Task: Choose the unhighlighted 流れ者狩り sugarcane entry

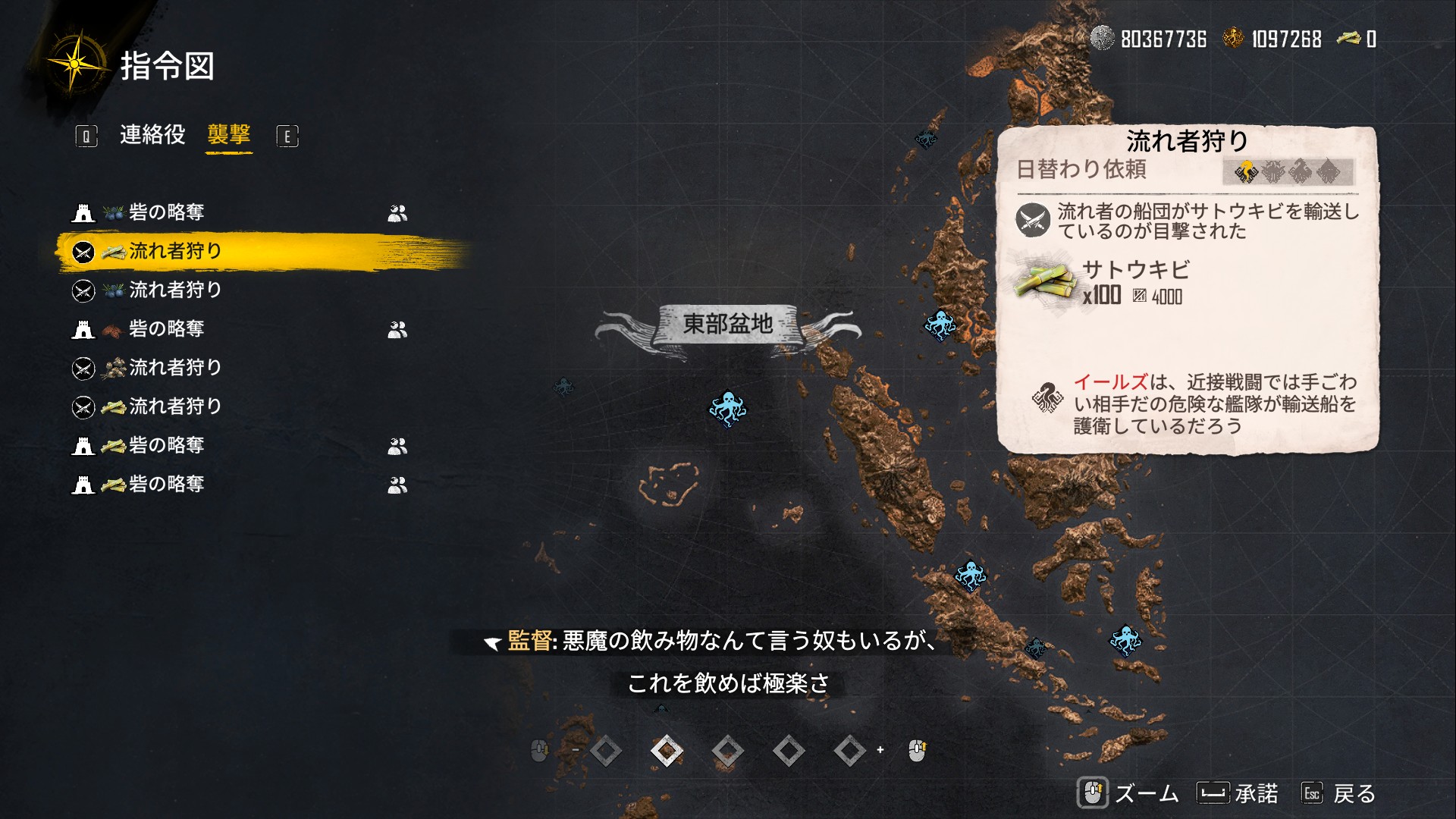Action: tap(174, 406)
